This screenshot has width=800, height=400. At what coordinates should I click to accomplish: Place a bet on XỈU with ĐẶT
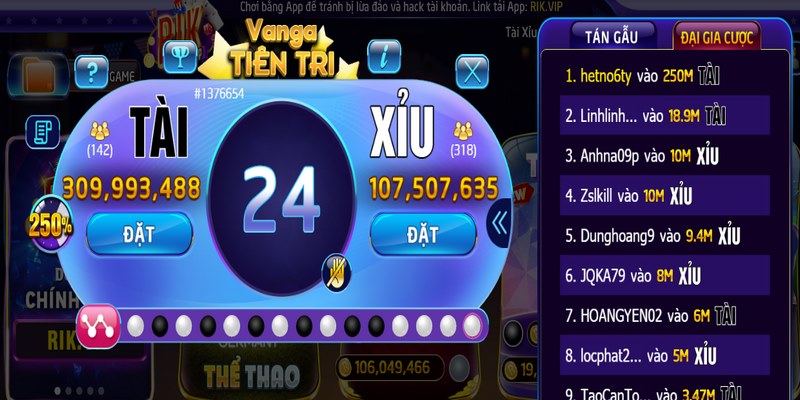pos(423,234)
